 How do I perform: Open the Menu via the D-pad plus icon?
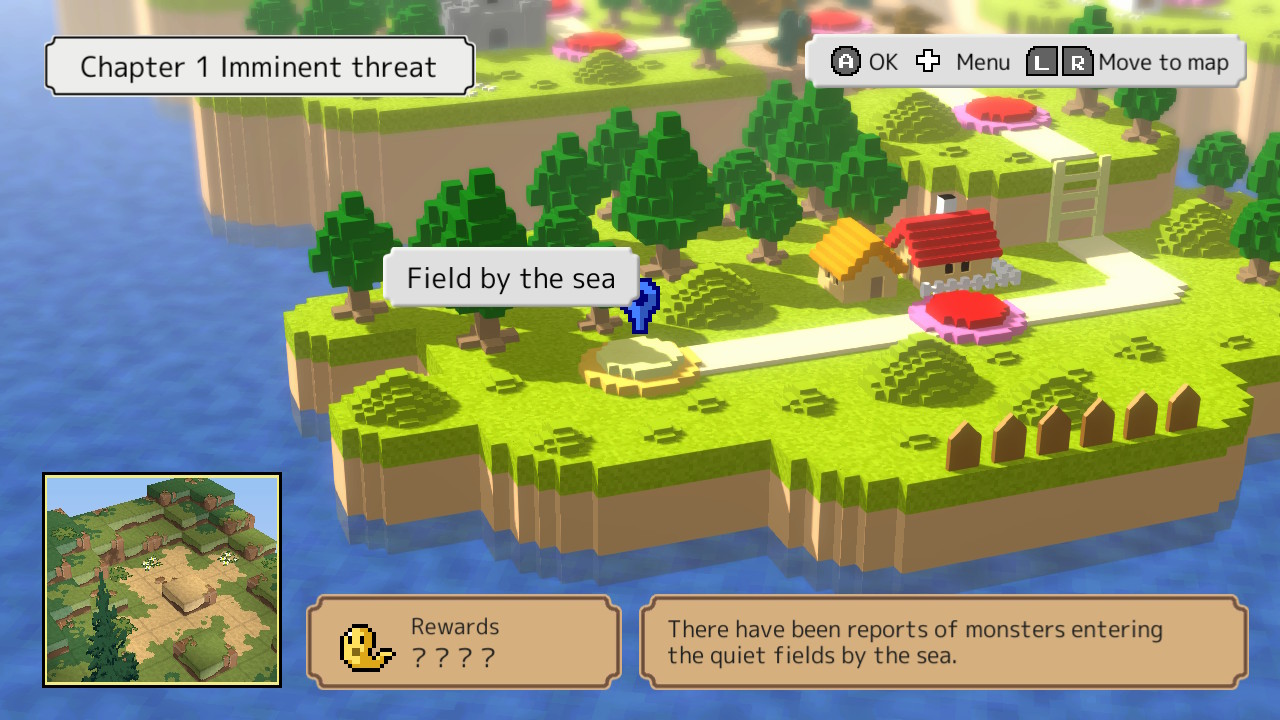pos(928,61)
